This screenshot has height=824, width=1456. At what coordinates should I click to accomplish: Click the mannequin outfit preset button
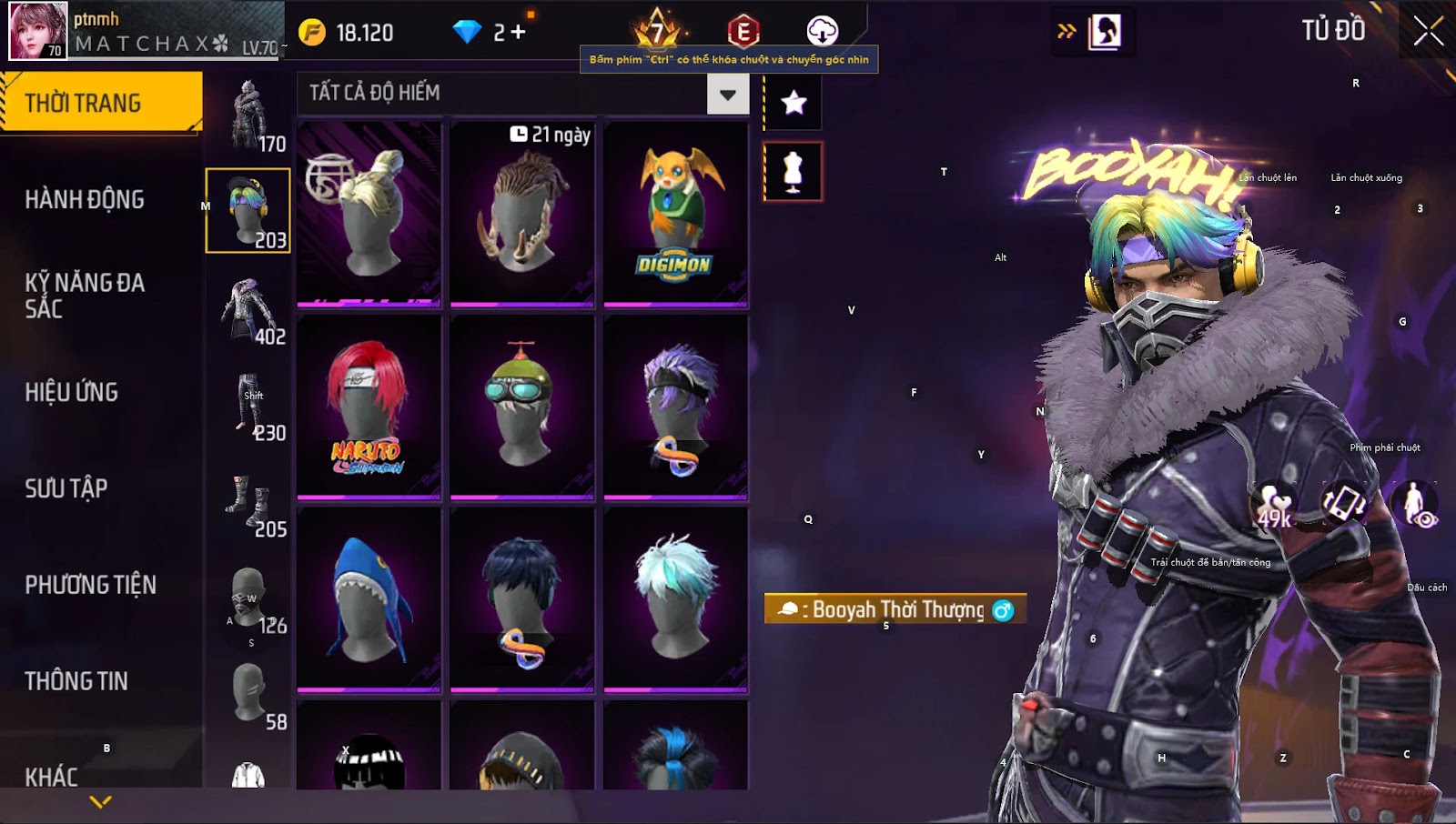[x=793, y=171]
